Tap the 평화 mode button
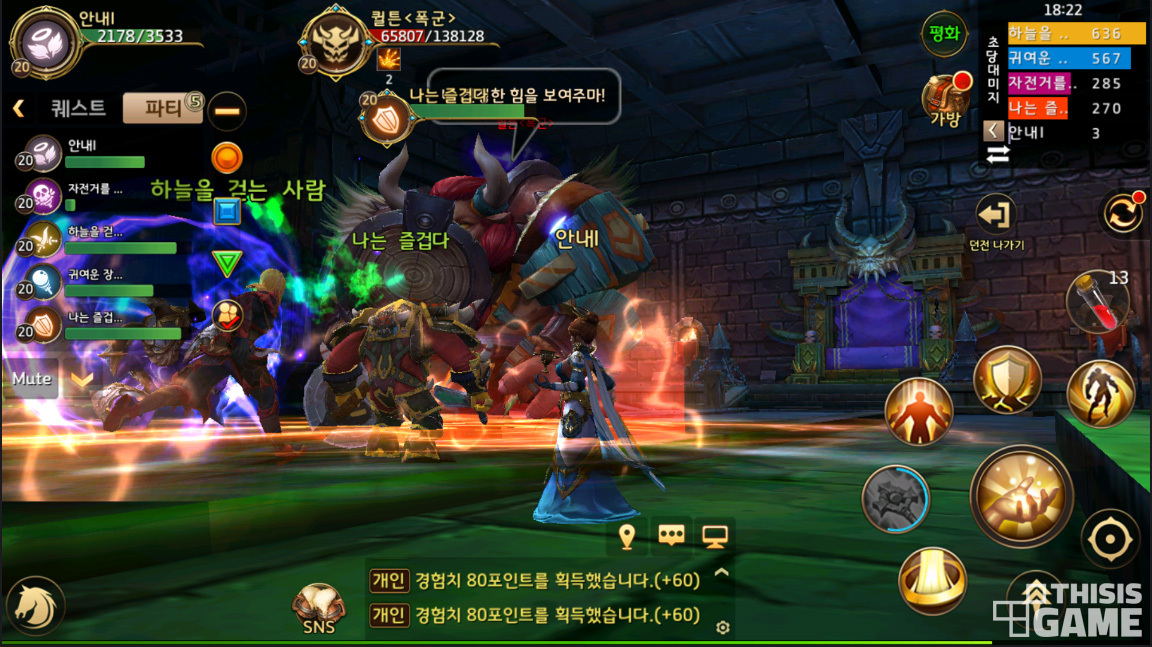This screenshot has height=647, width=1152. pos(944,34)
